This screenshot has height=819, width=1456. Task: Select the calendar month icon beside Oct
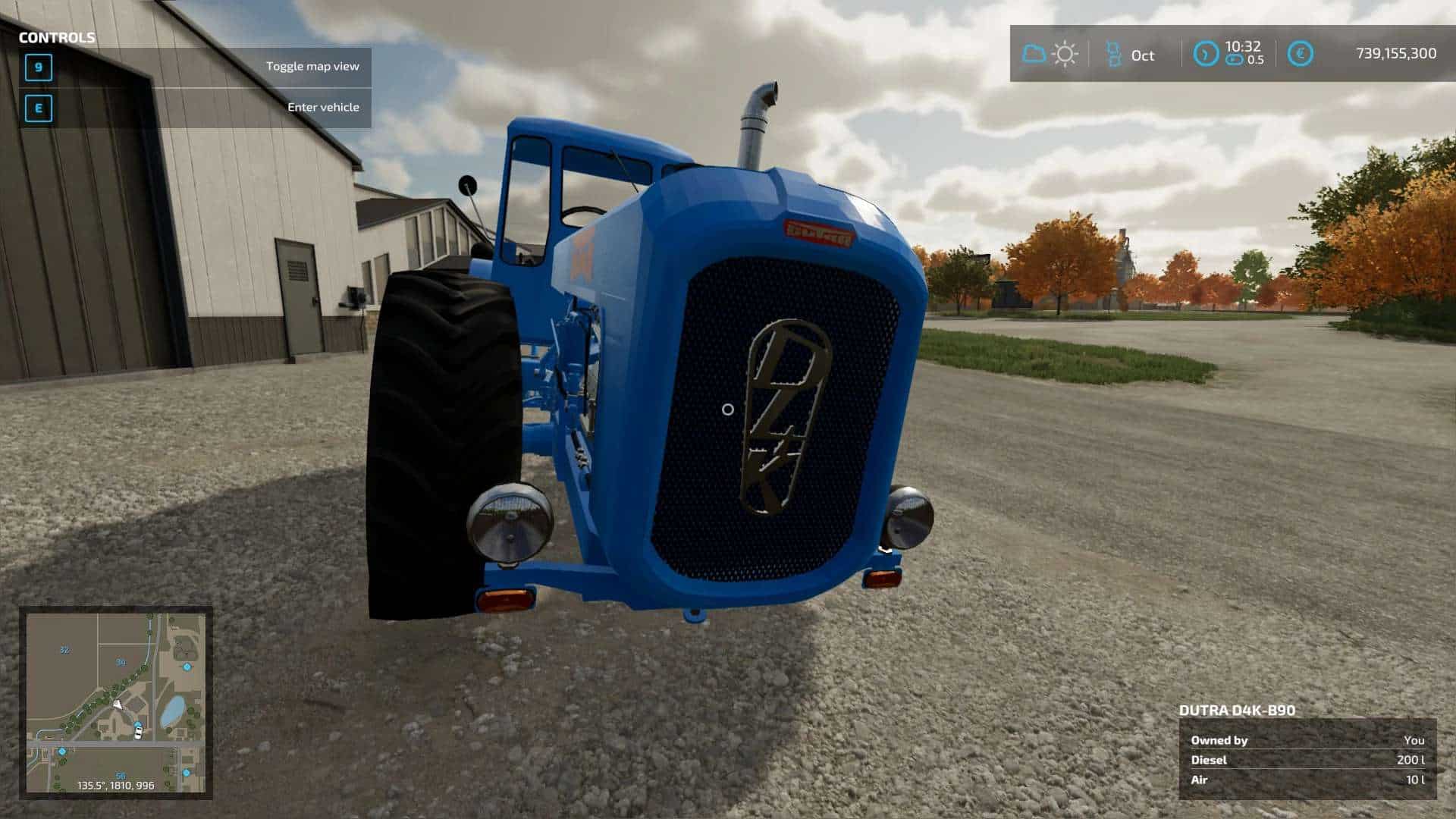1113,55
